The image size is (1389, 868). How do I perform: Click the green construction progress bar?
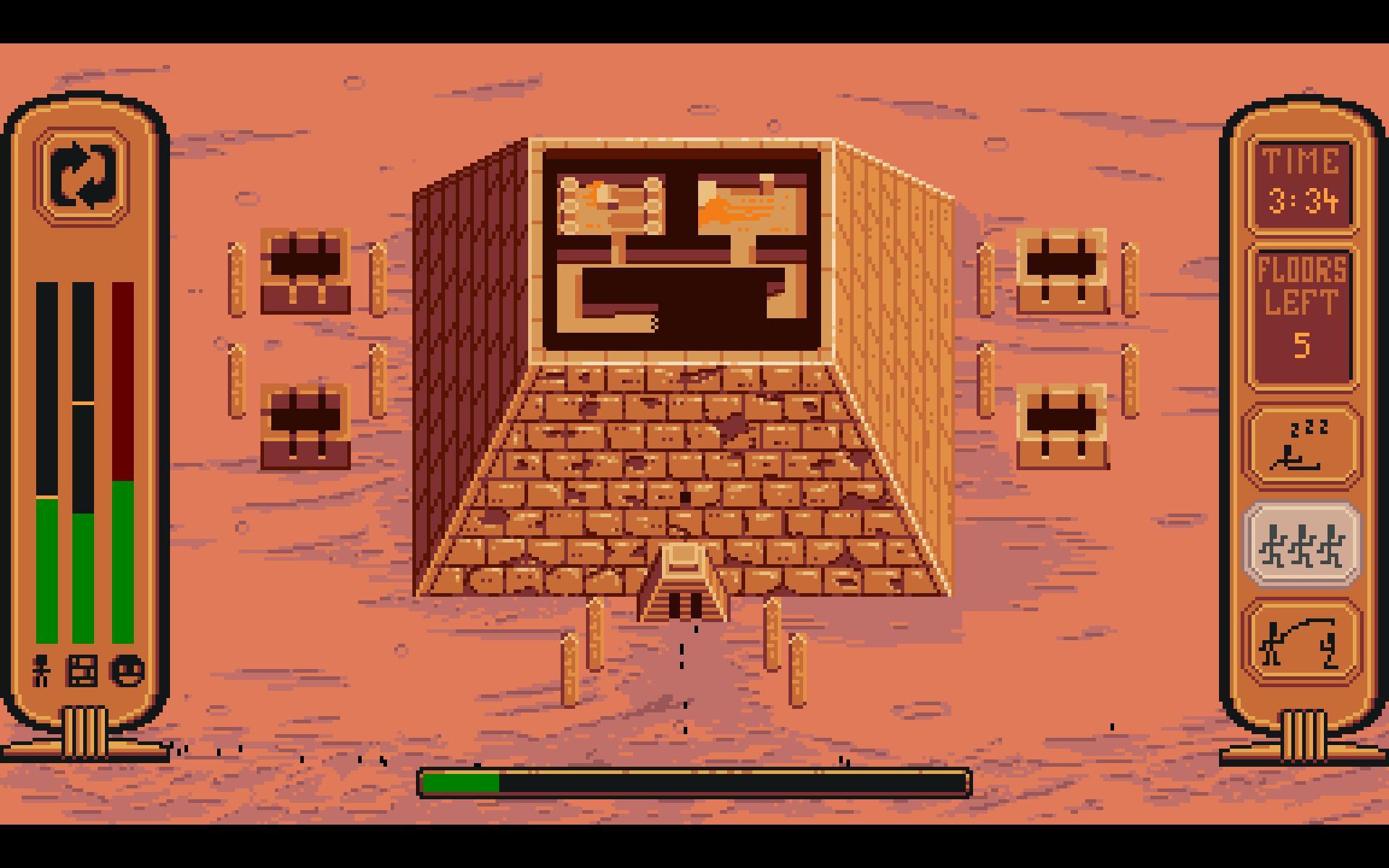click(463, 781)
